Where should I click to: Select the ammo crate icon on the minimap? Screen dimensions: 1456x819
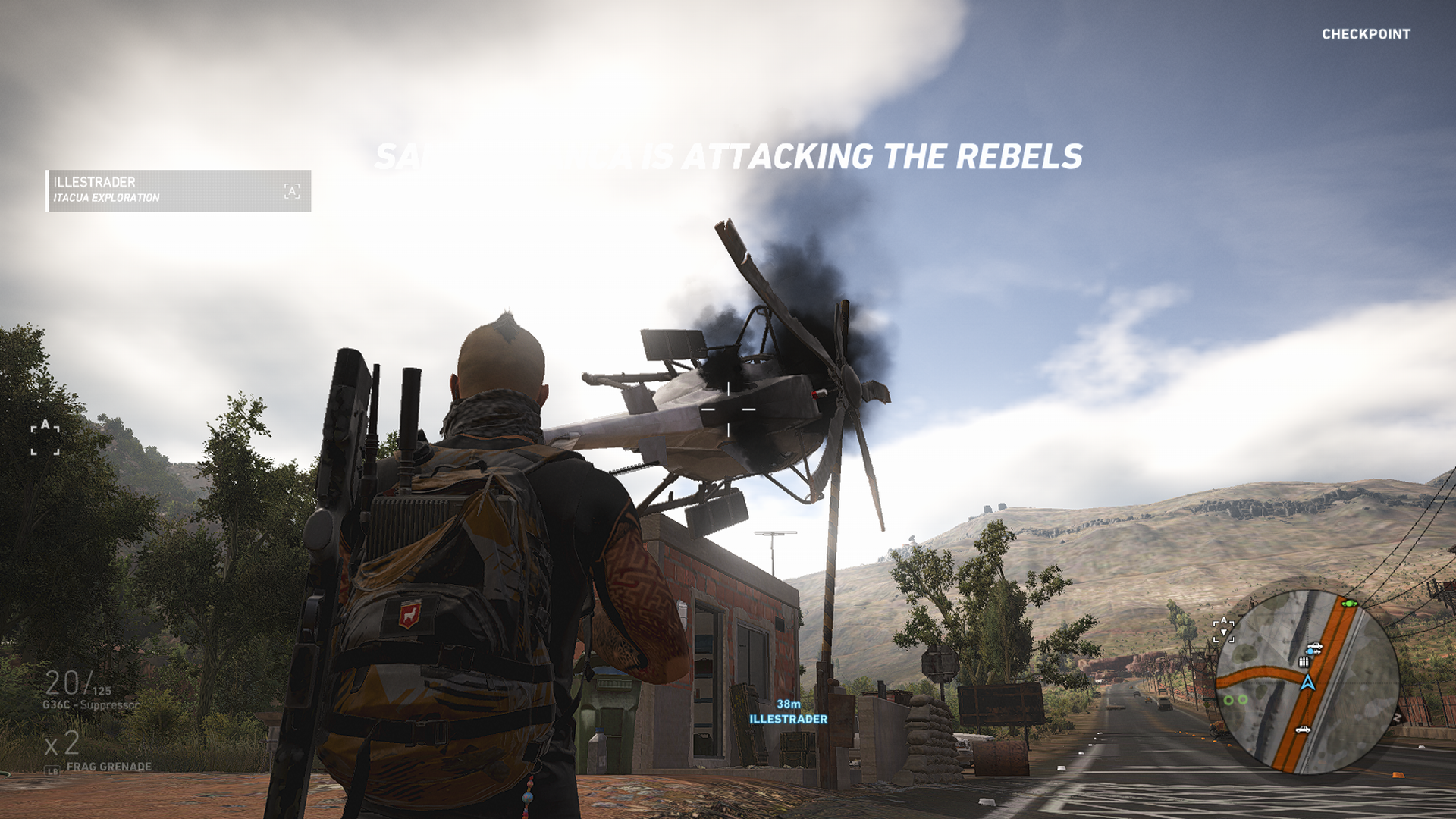[x=1304, y=662]
